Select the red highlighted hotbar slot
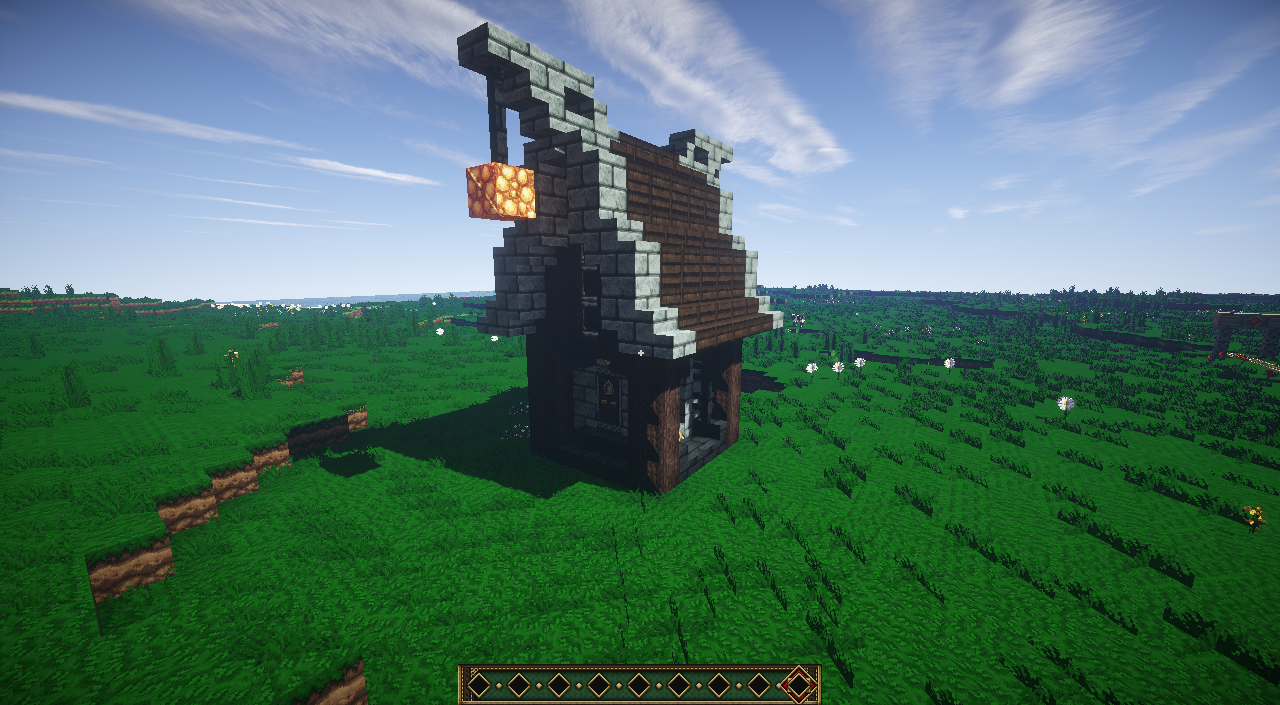Screen dimensions: 1280x705 click(798, 685)
